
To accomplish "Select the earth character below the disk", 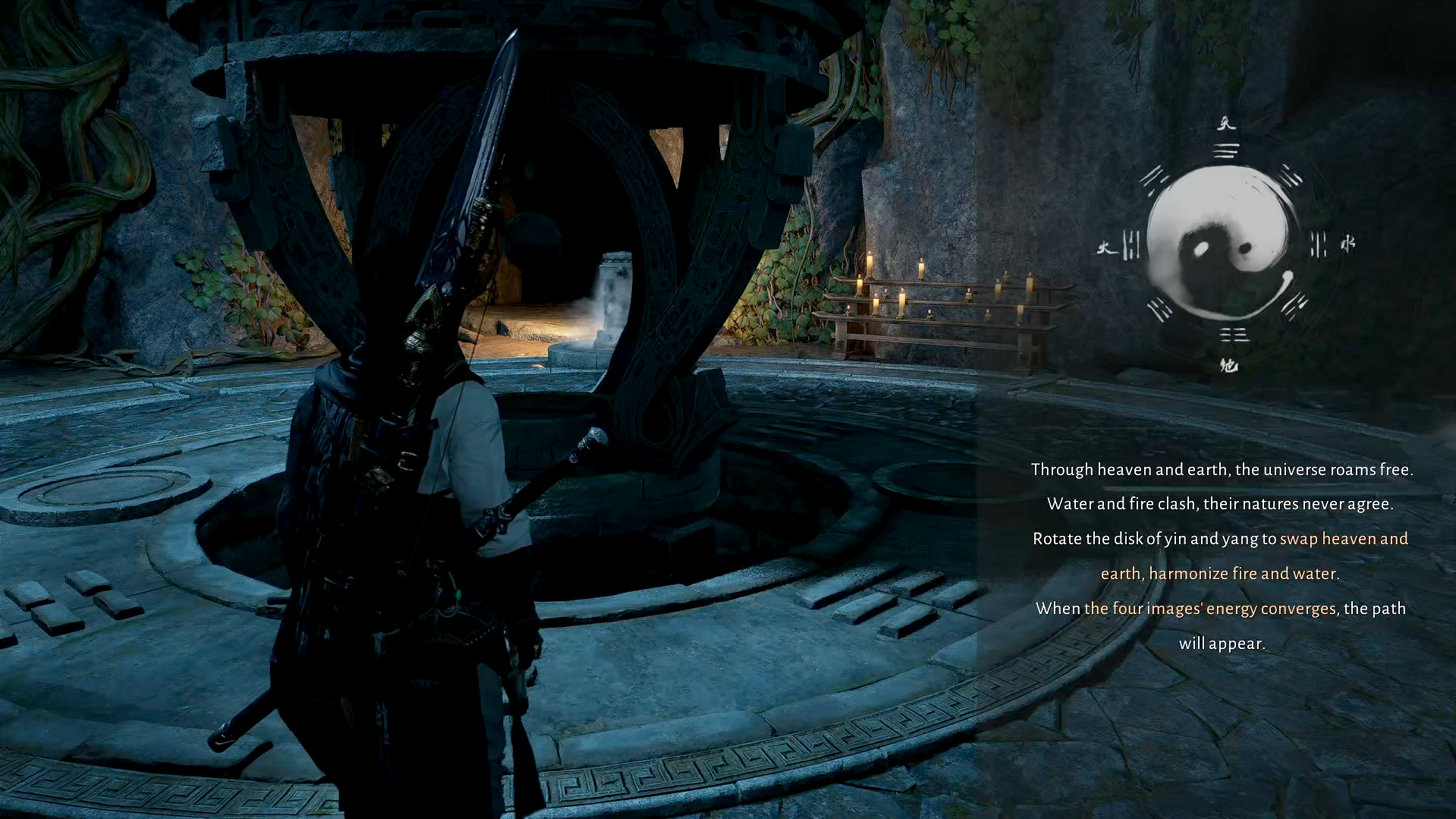I will click(x=1228, y=366).
